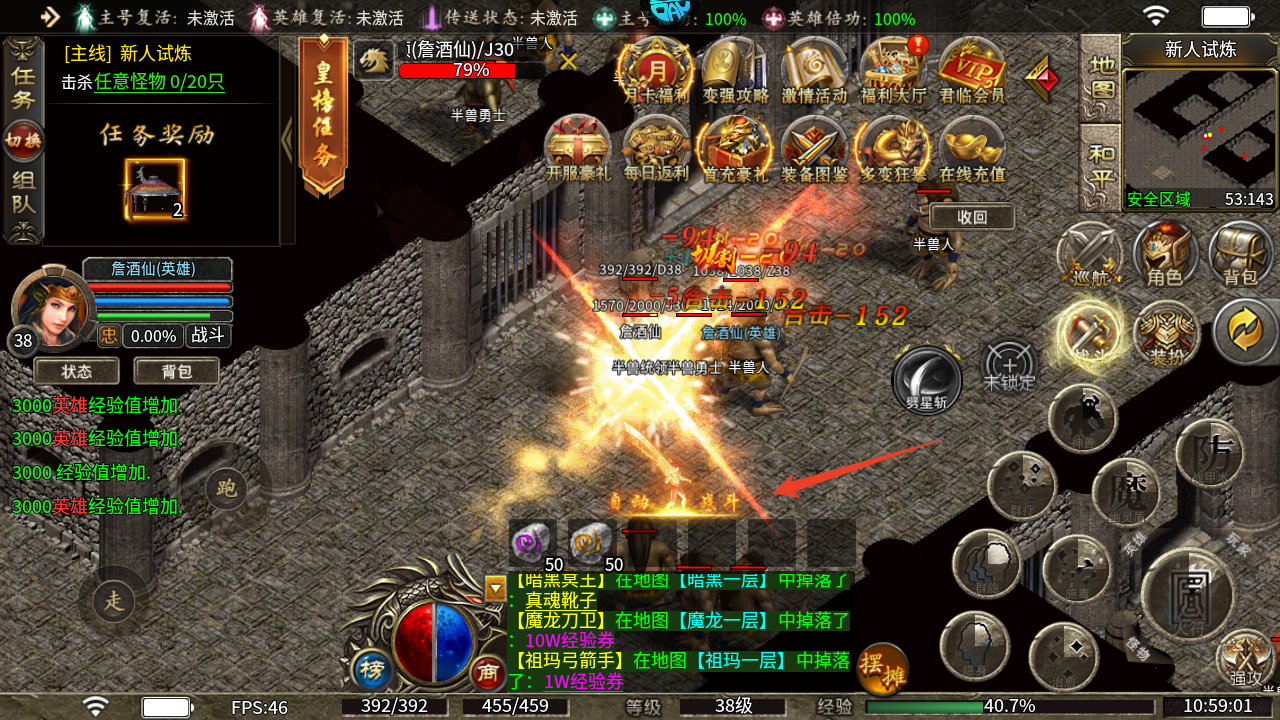1280x720 pixels.
Task: Claim the 开服豪礼 server launch gift
Action: 577,148
